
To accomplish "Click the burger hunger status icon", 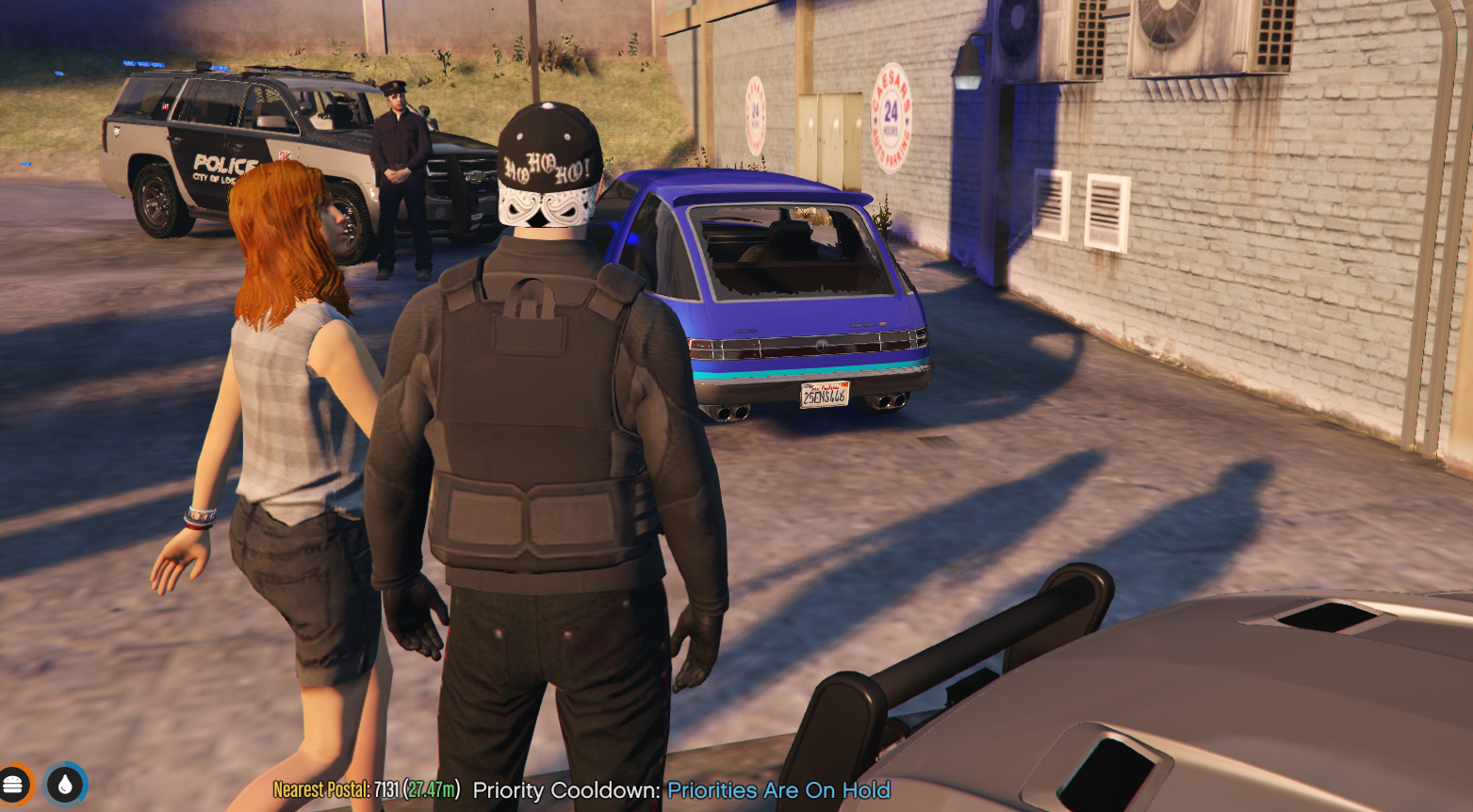I will (x=12, y=785).
